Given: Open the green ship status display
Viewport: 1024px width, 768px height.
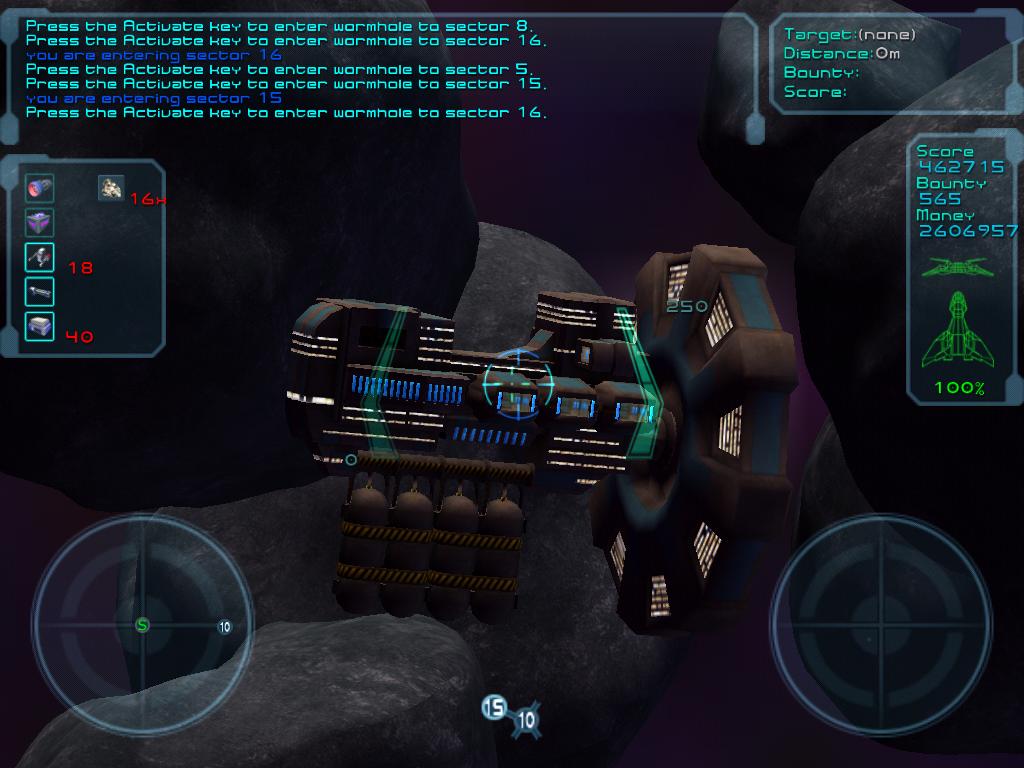Looking at the screenshot, I should pyautogui.click(x=958, y=330).
